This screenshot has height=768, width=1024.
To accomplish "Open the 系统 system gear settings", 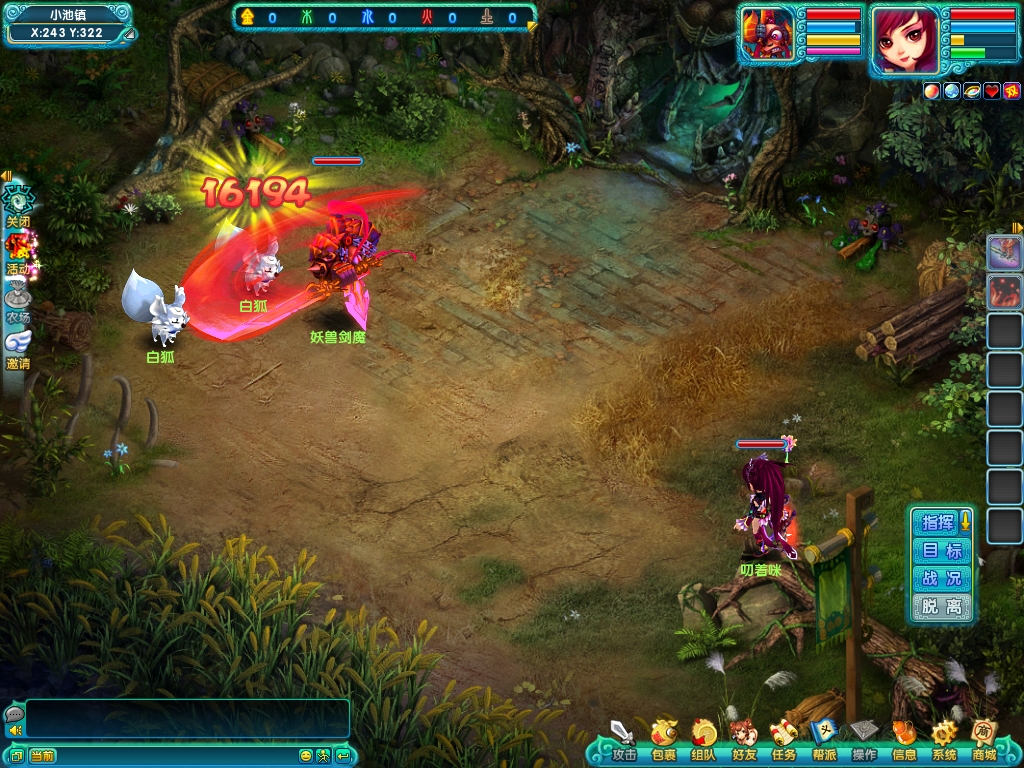I will (944, 738).
